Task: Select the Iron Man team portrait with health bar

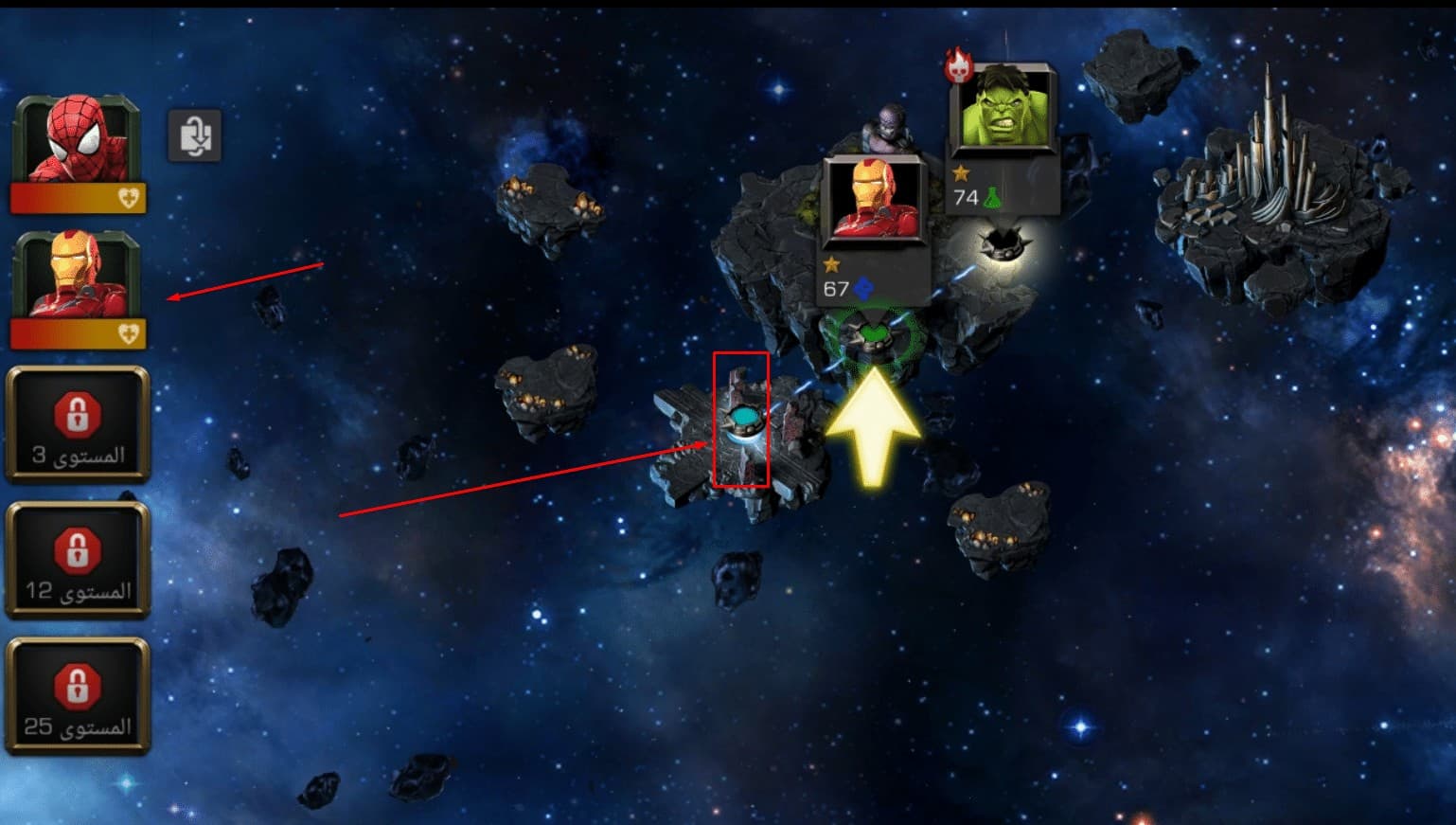Action: [x=78, y=287]
